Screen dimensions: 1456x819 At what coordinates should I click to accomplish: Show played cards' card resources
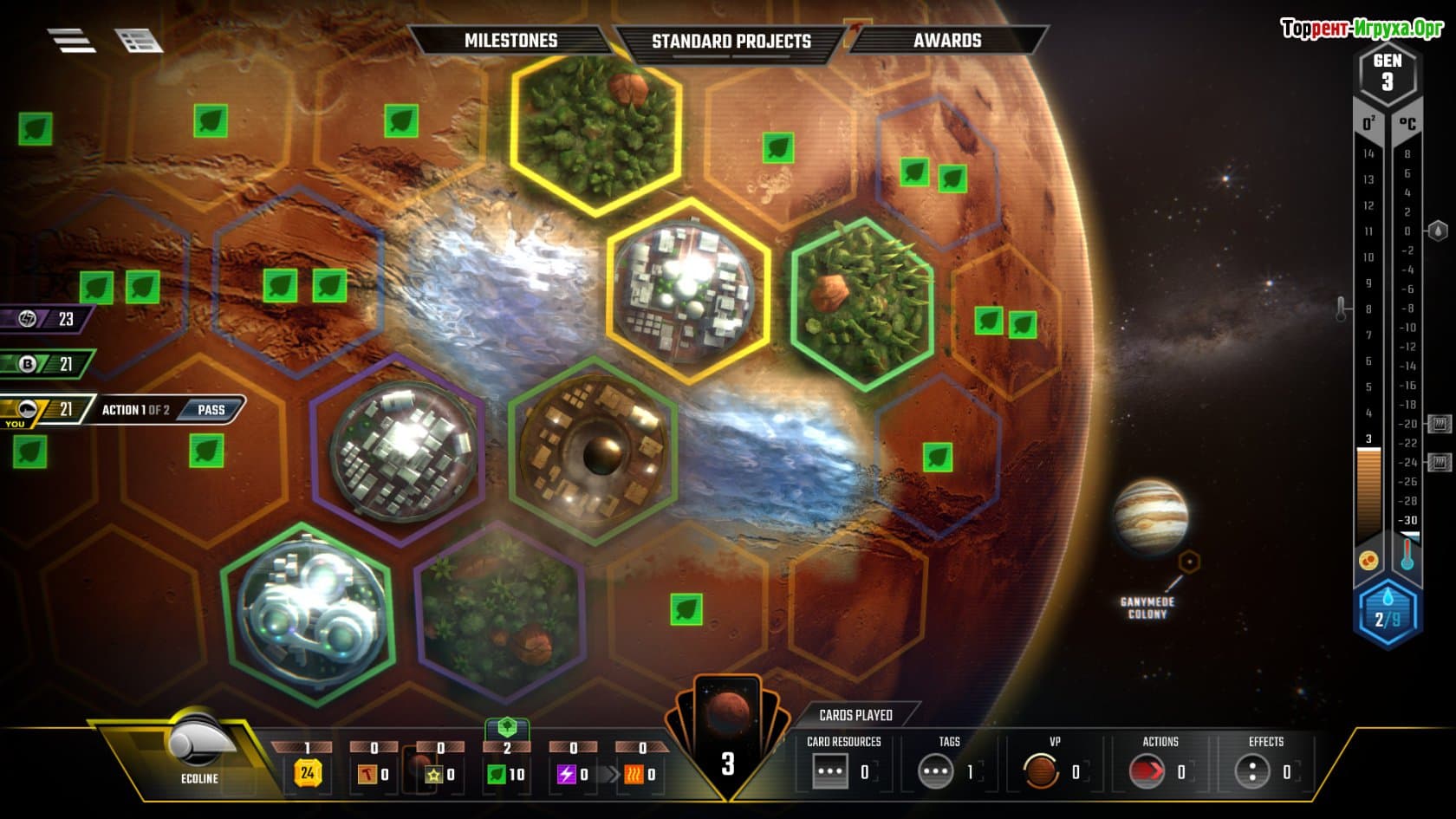[830, 771]
